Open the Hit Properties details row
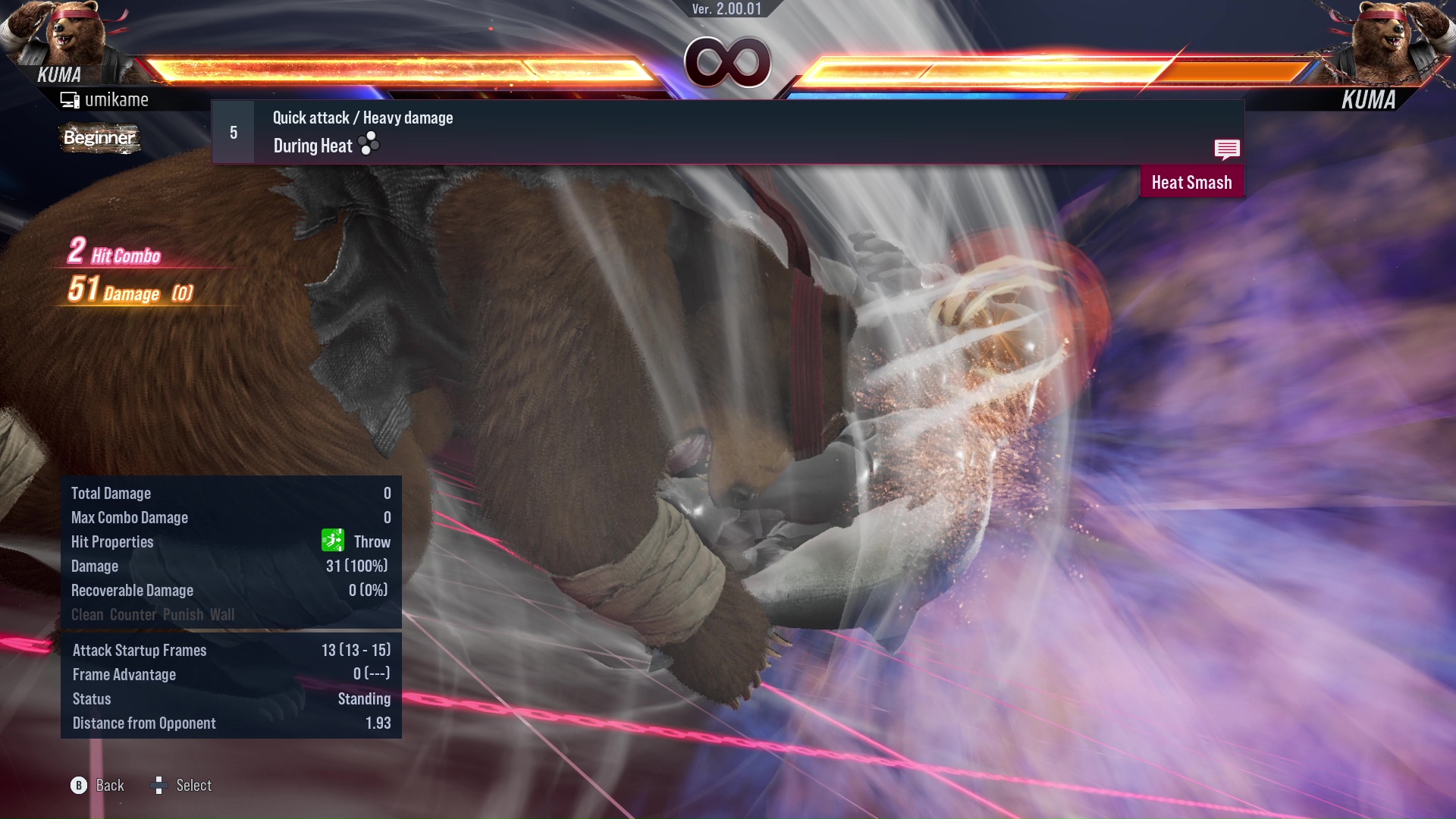This screenshot has height=819, width=1456. pos(112,541)
